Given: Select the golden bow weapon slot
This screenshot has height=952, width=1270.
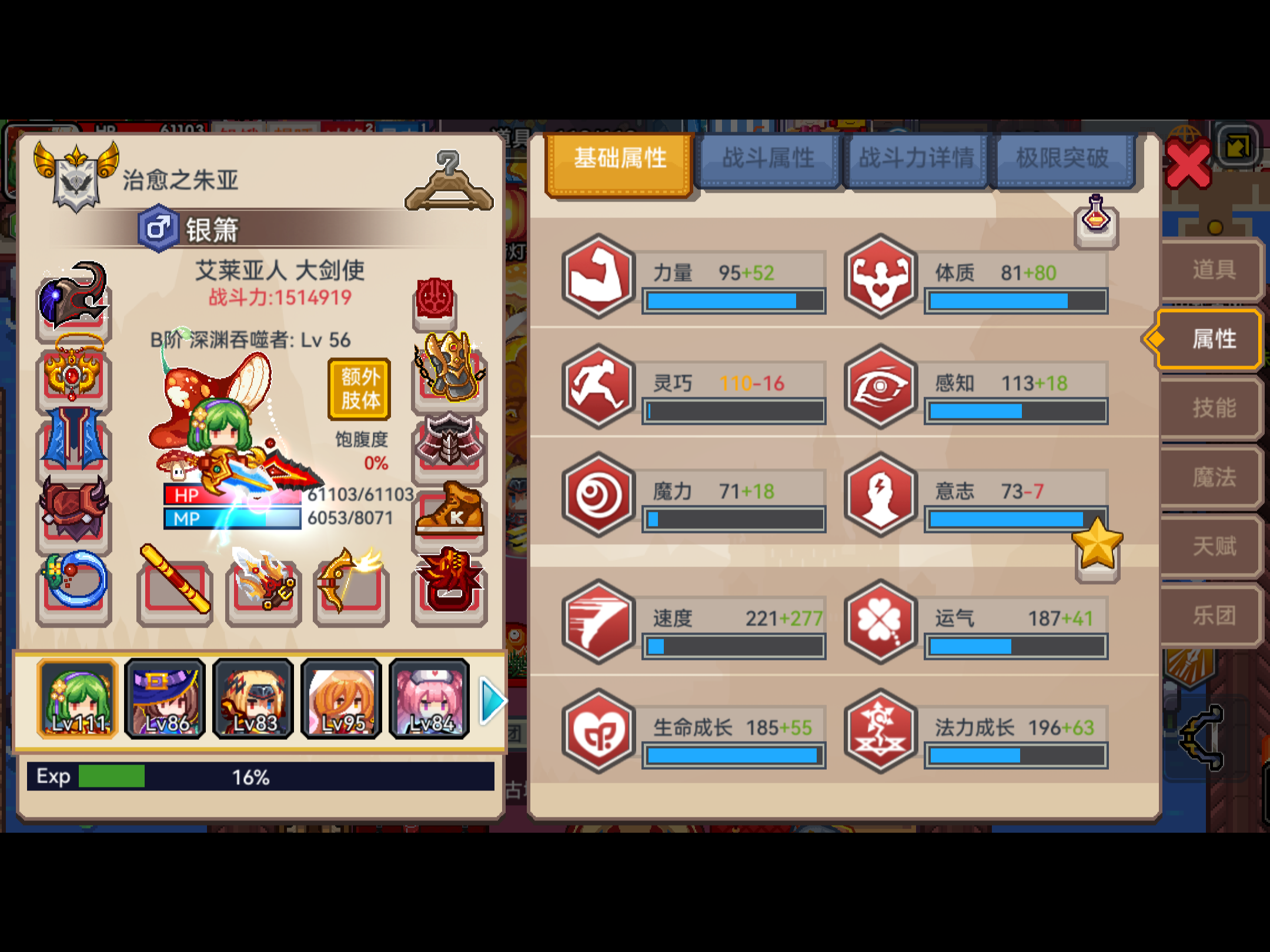Looking at the screenshot, I should 351,591.
